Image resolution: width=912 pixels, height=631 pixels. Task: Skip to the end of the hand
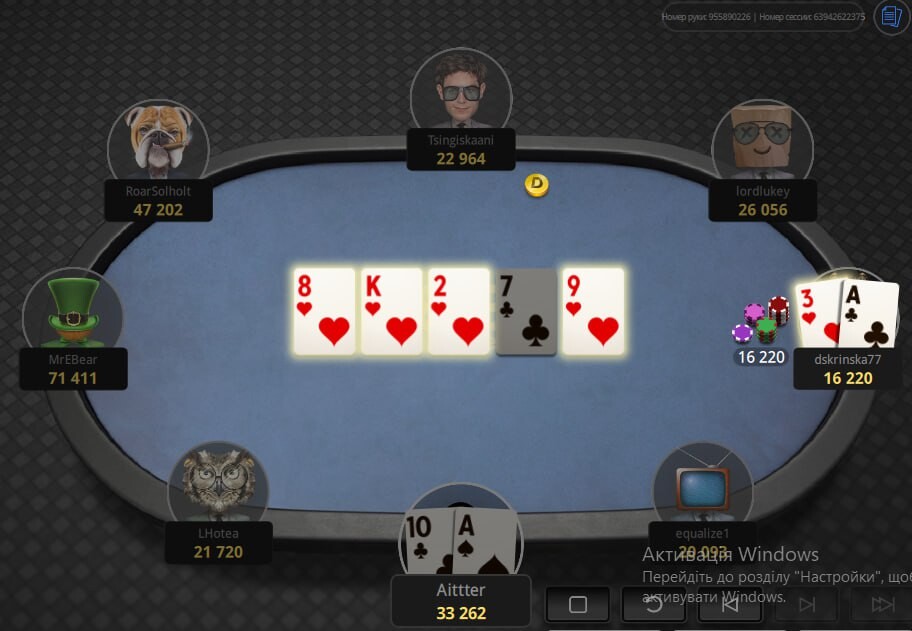point(882,604)
